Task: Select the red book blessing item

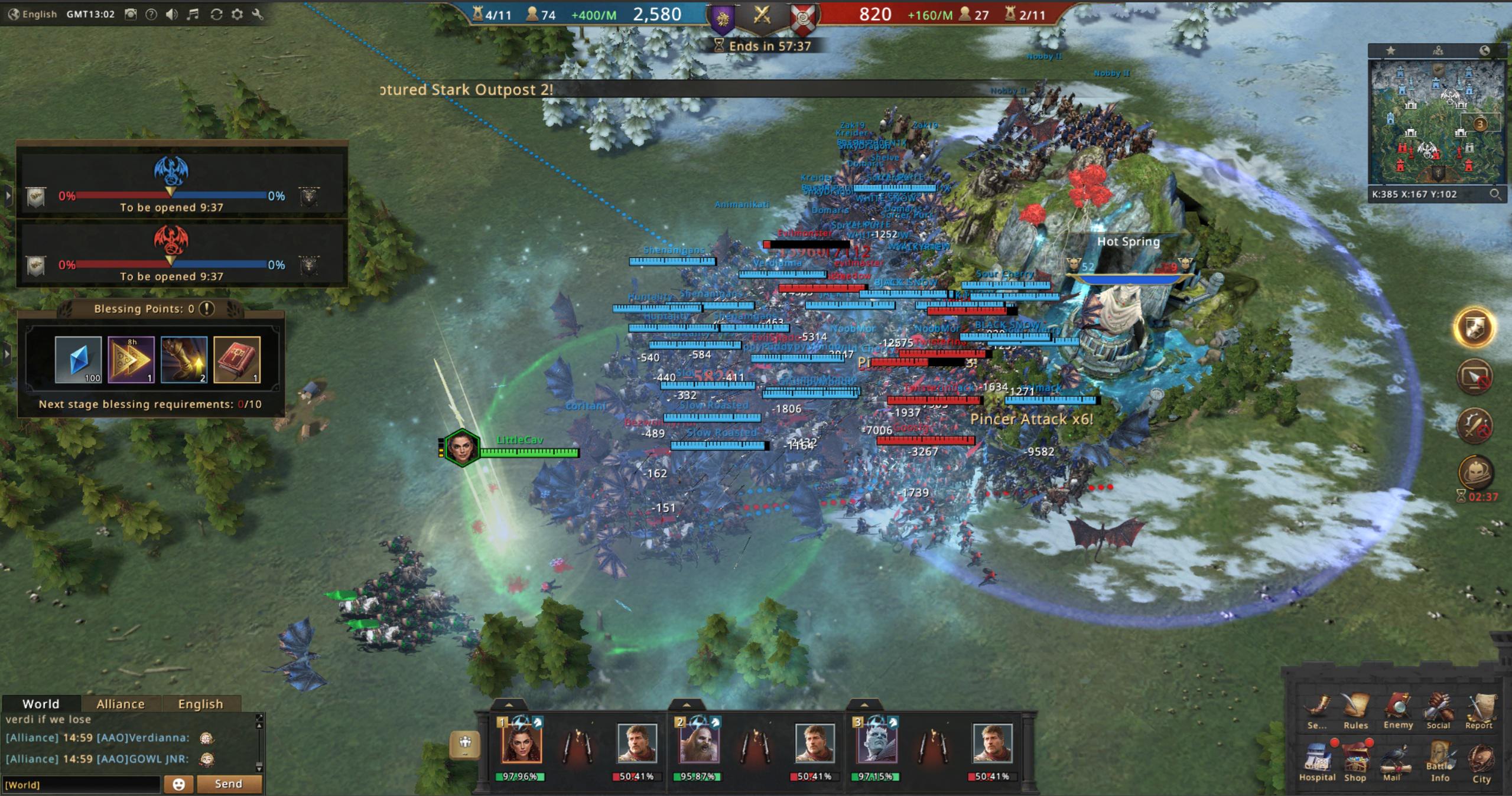Action: pos(237,359)
